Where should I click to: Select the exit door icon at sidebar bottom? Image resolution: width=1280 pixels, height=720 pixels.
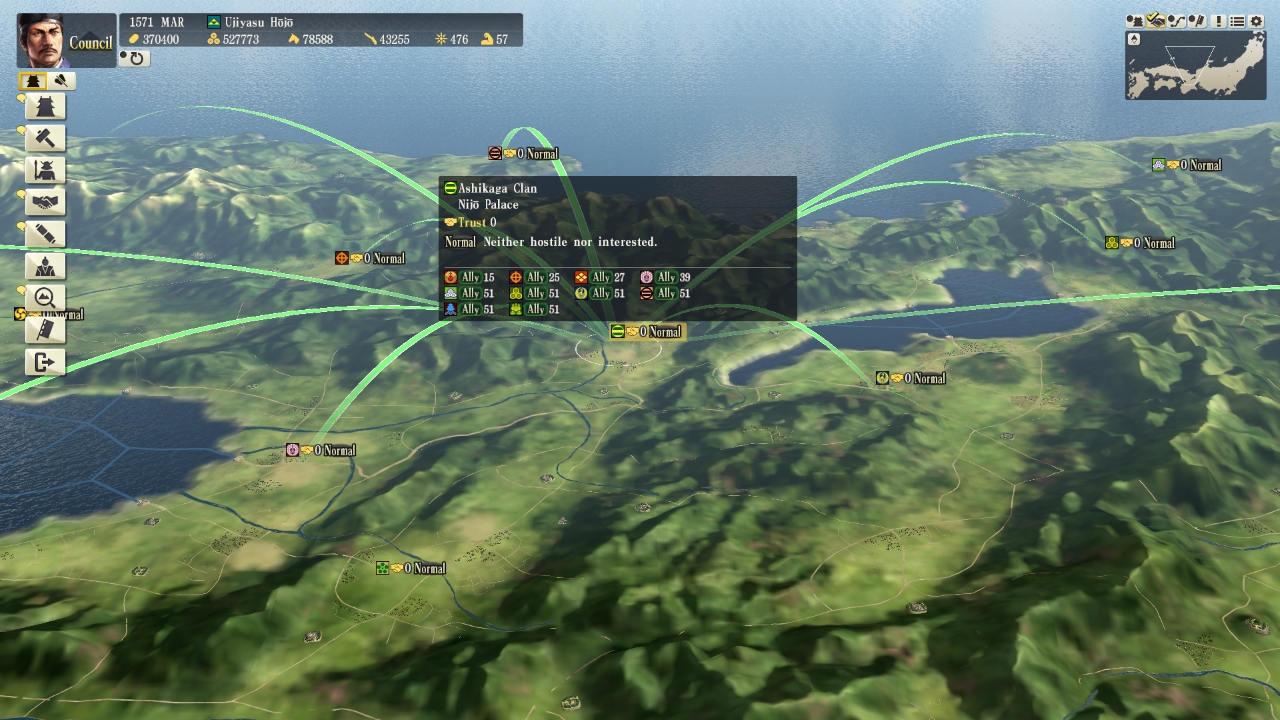click(43, 359)
